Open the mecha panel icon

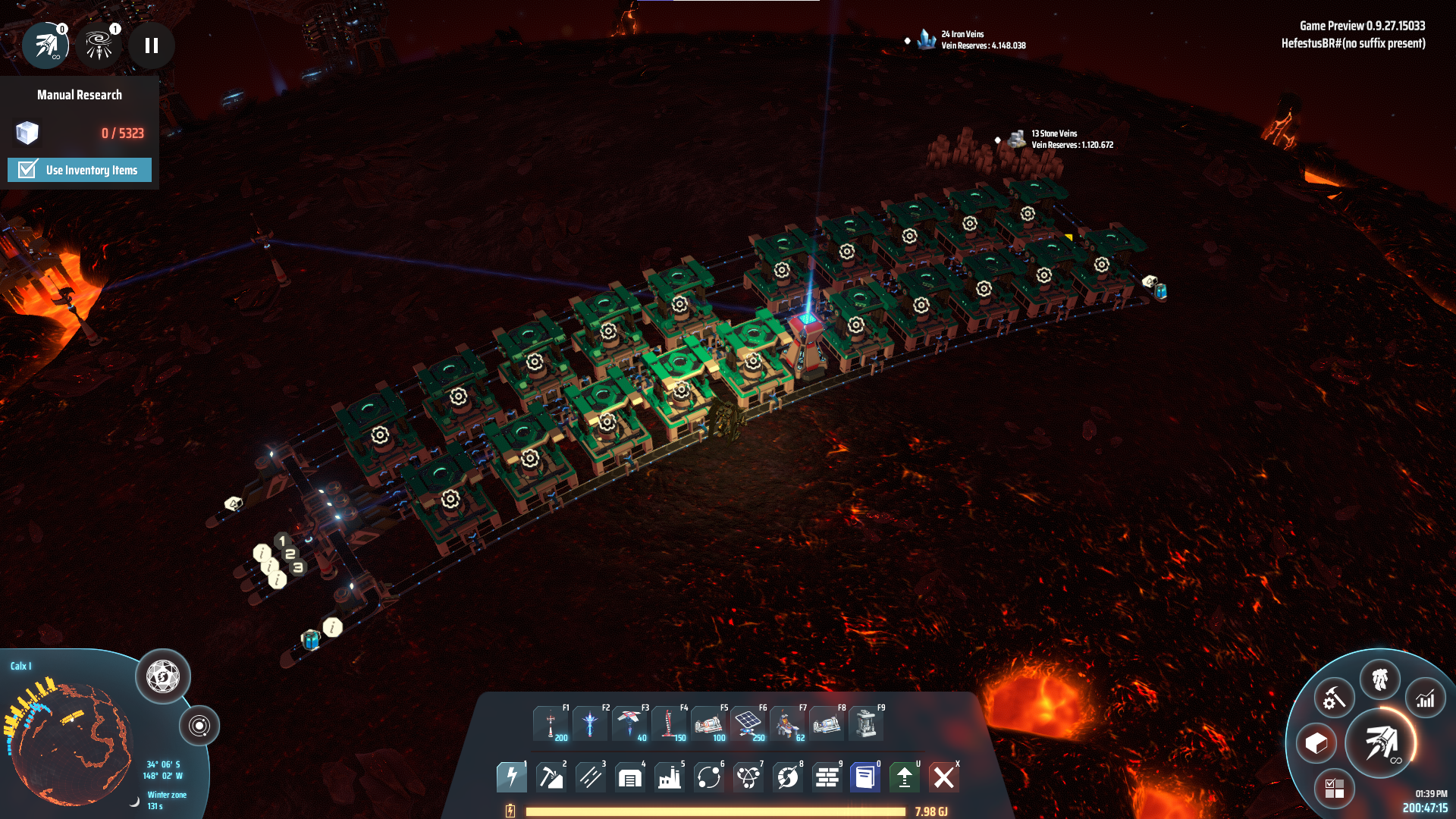click(x=1380, y=679)
